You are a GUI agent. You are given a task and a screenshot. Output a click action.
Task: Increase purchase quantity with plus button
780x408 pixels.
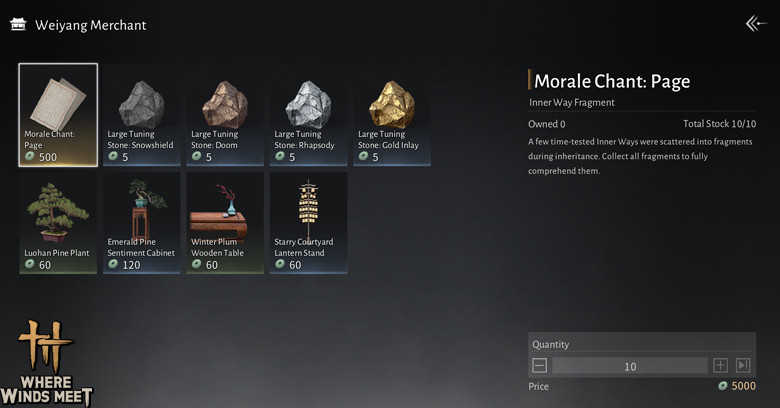tap(720, 366)
